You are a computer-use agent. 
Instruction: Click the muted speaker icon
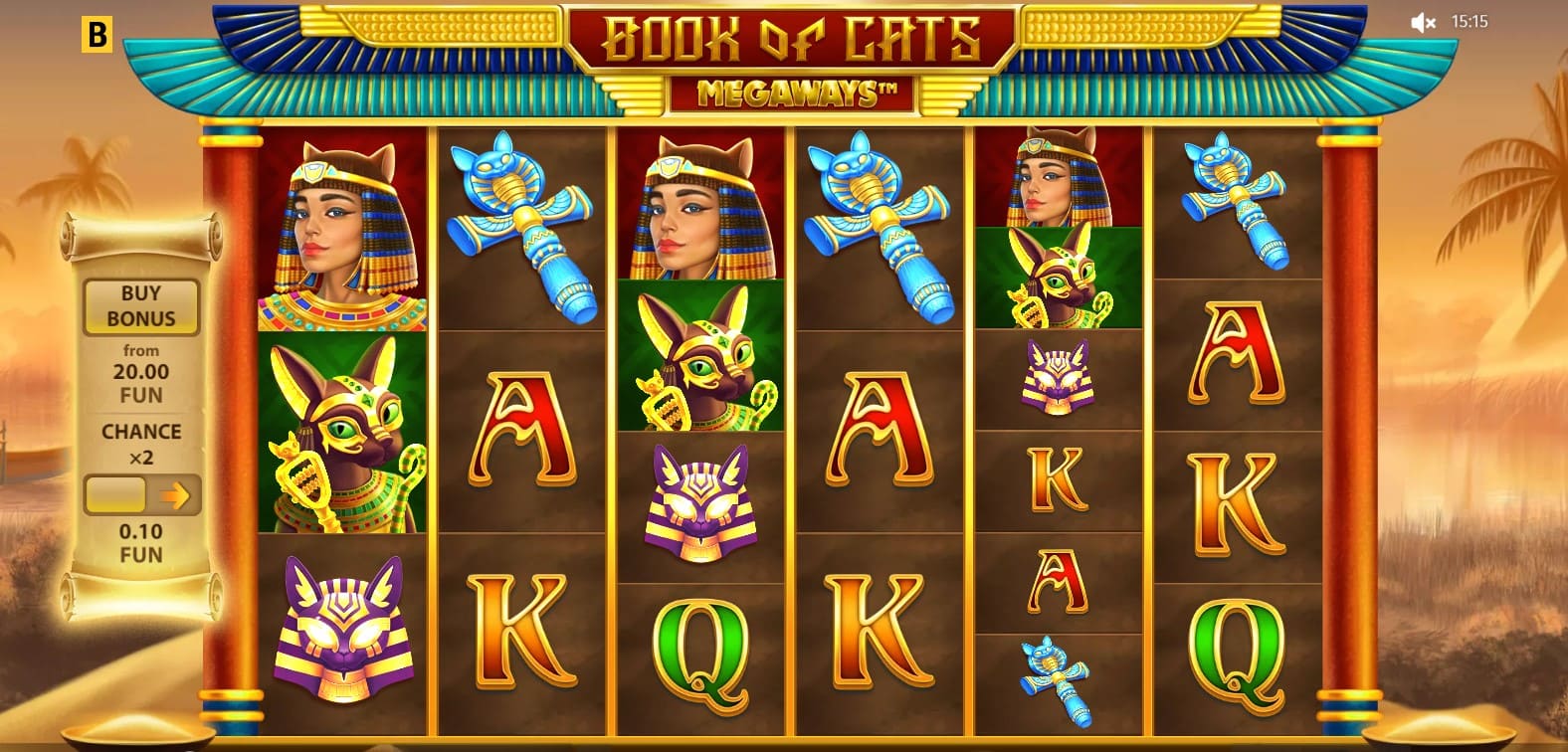[1423, 22]
